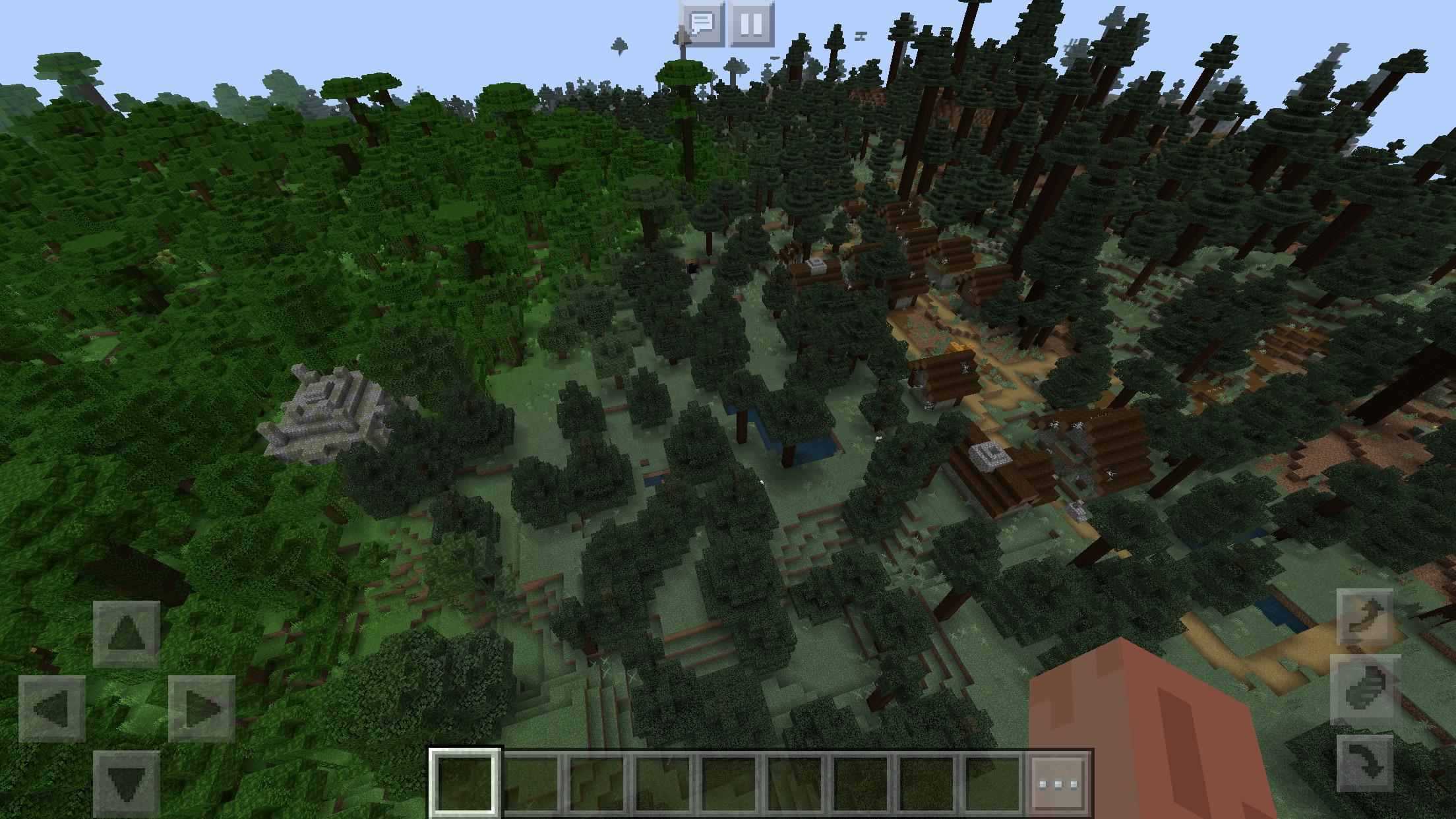Tap the chat bubble to type a command
The width and height of the screenshot is (1456, 819).
tap(701, 24)
